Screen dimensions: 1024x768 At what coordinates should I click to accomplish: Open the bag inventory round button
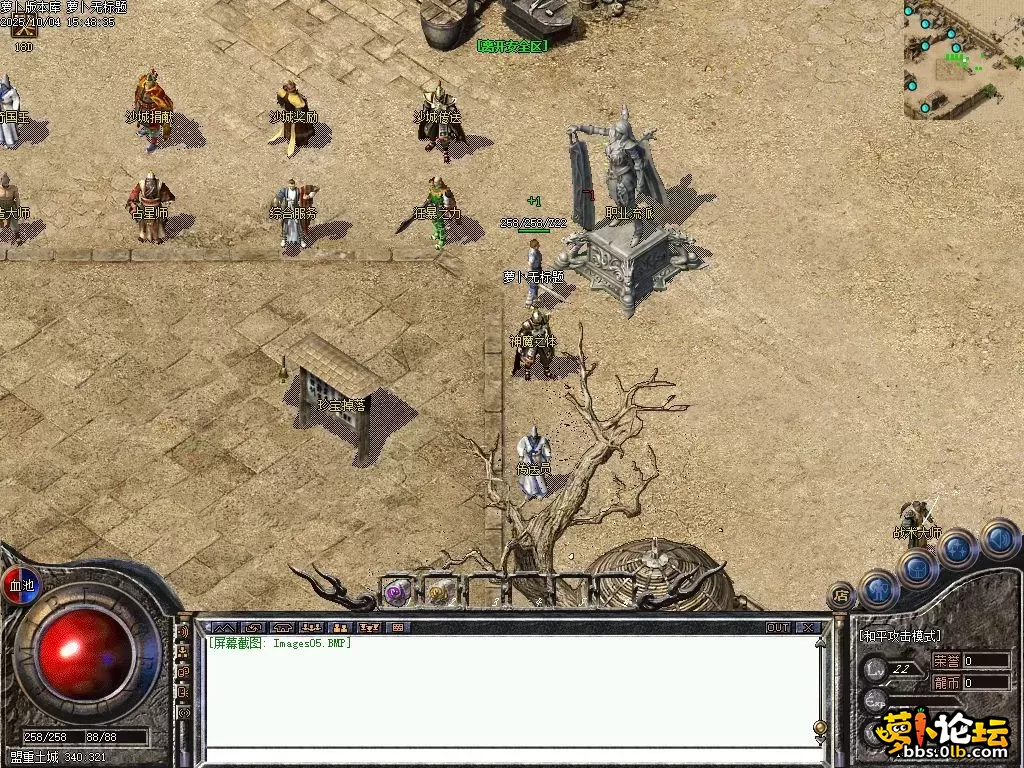click(918, 568)
